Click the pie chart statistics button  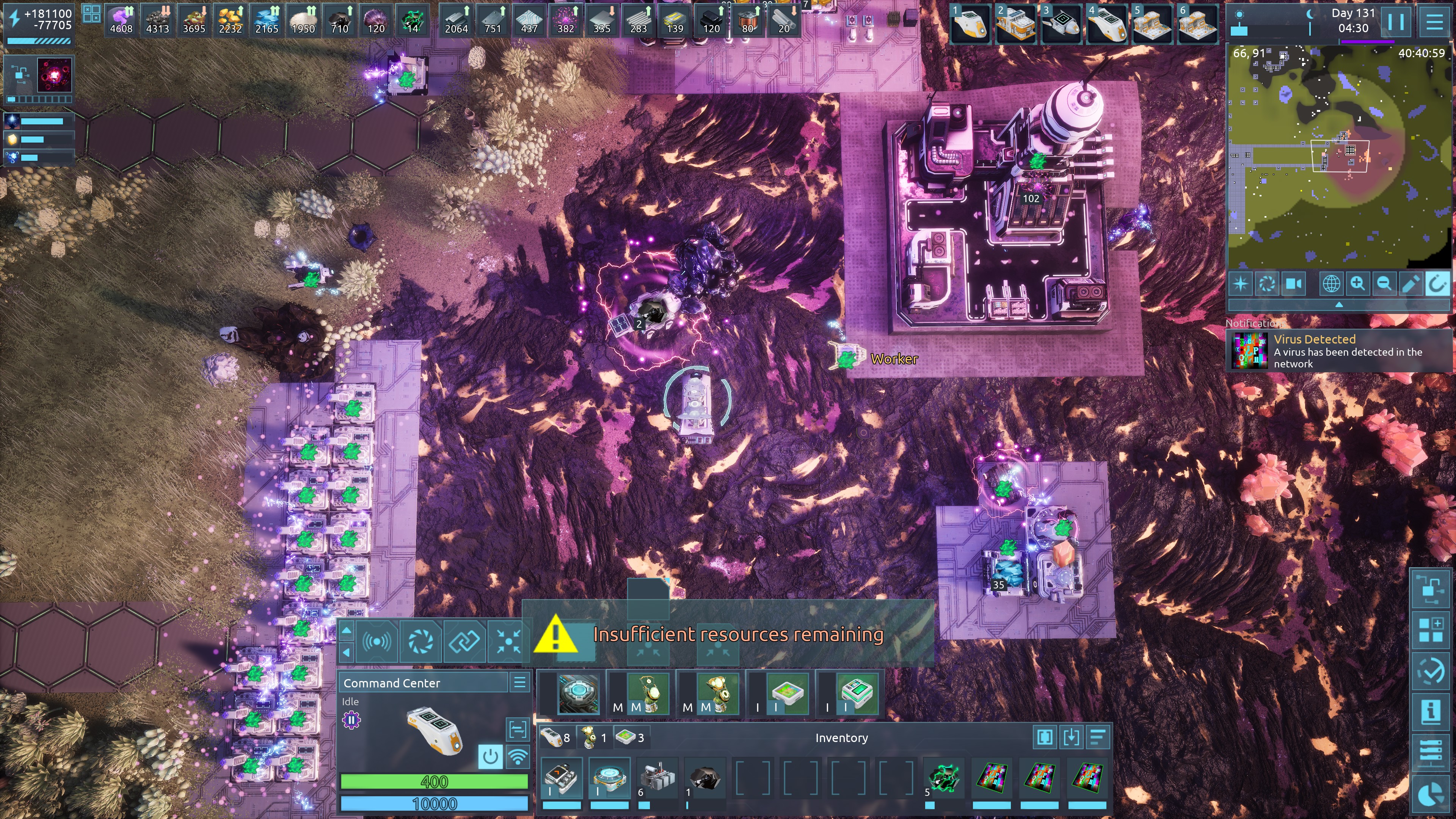tap(1431, 795)
